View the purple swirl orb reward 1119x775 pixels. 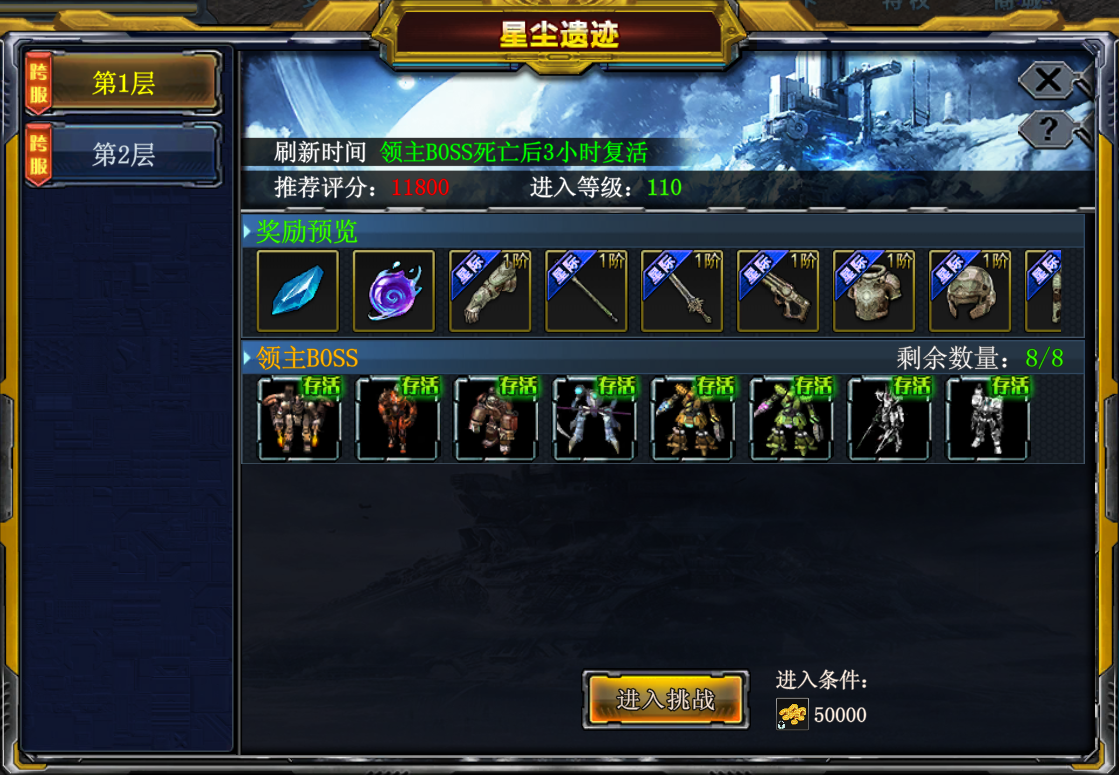[x=394, y=291]
